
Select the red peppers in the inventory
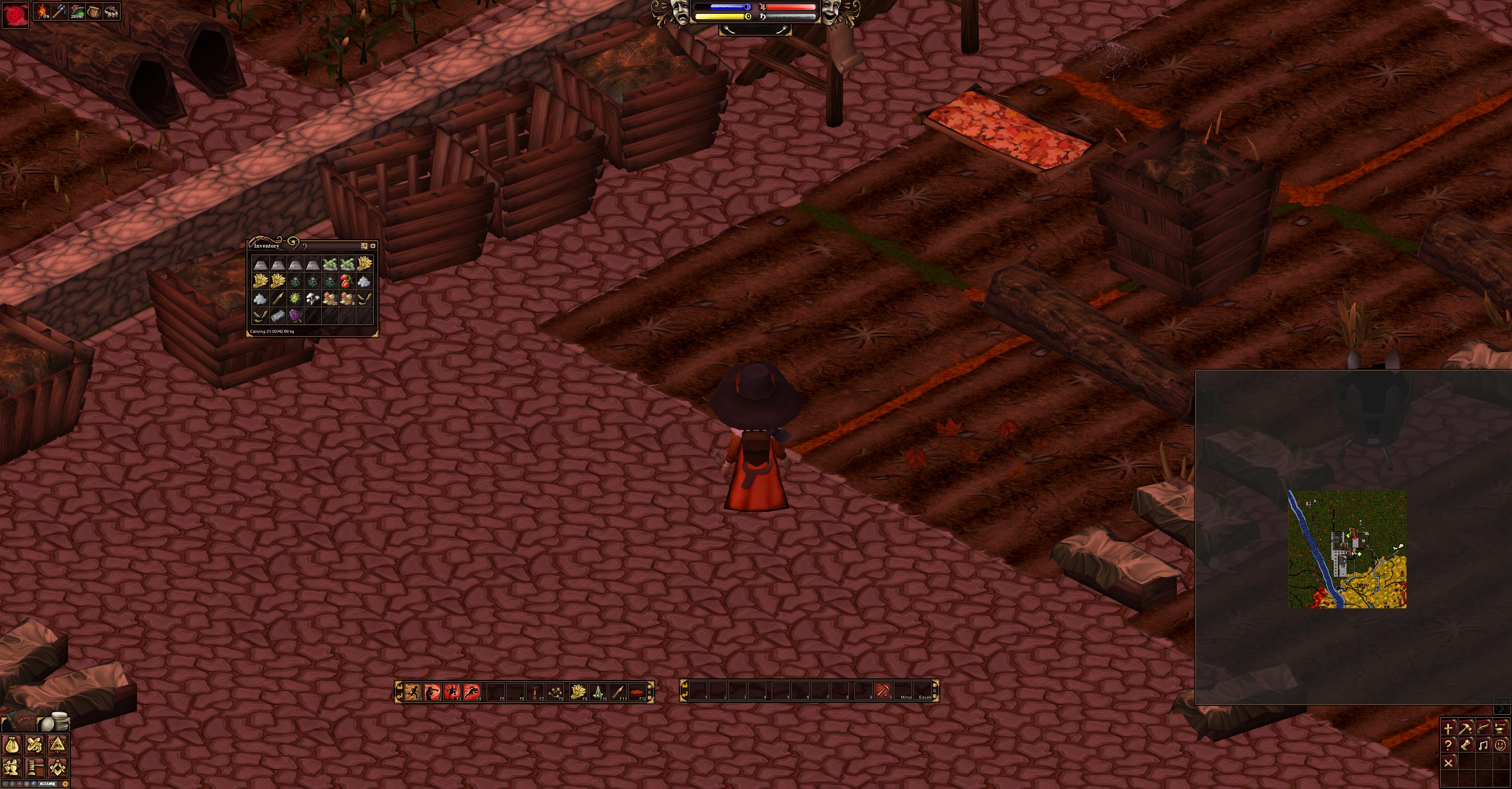point(347,281)
